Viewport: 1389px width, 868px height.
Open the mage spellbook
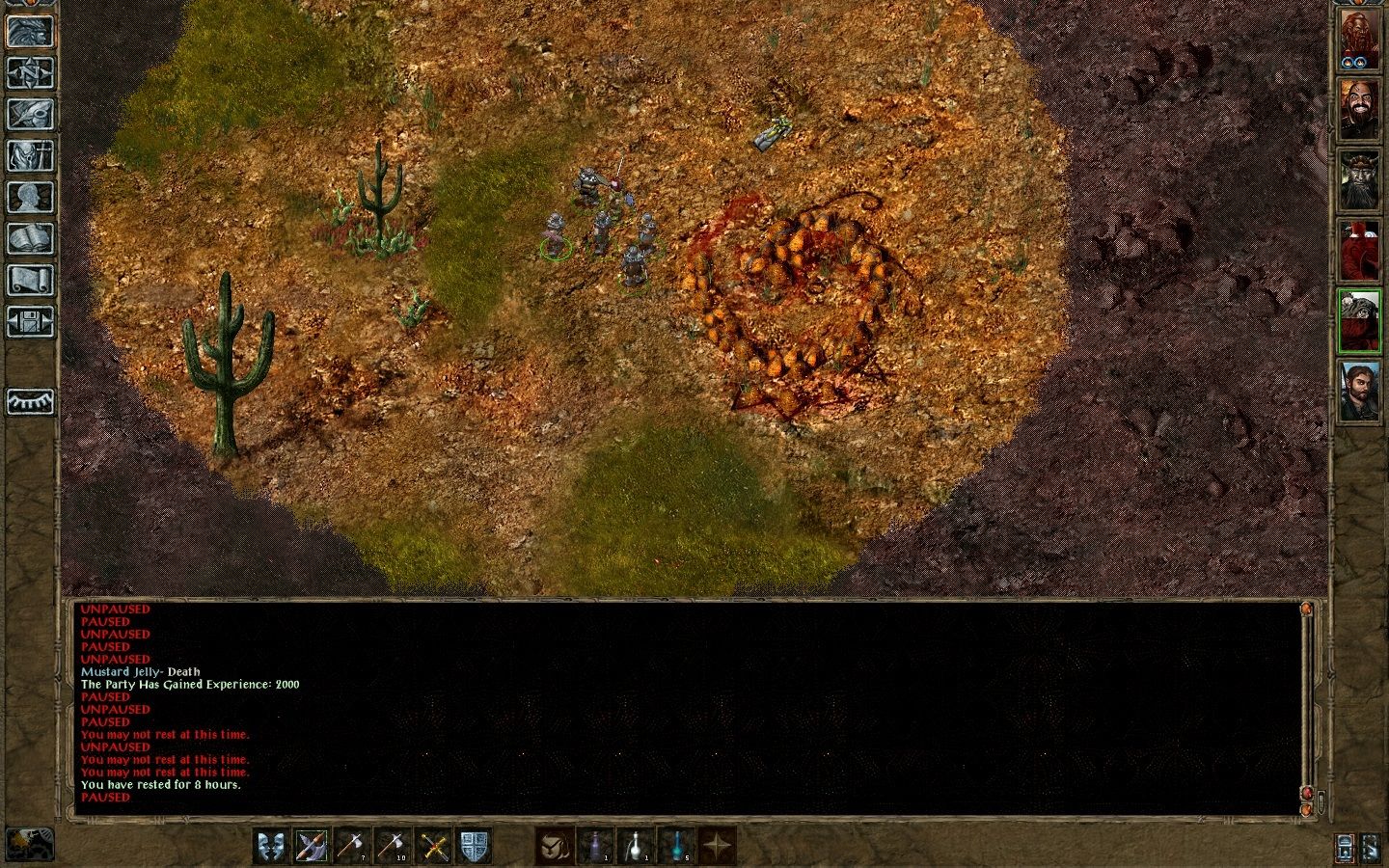(31, 237)
